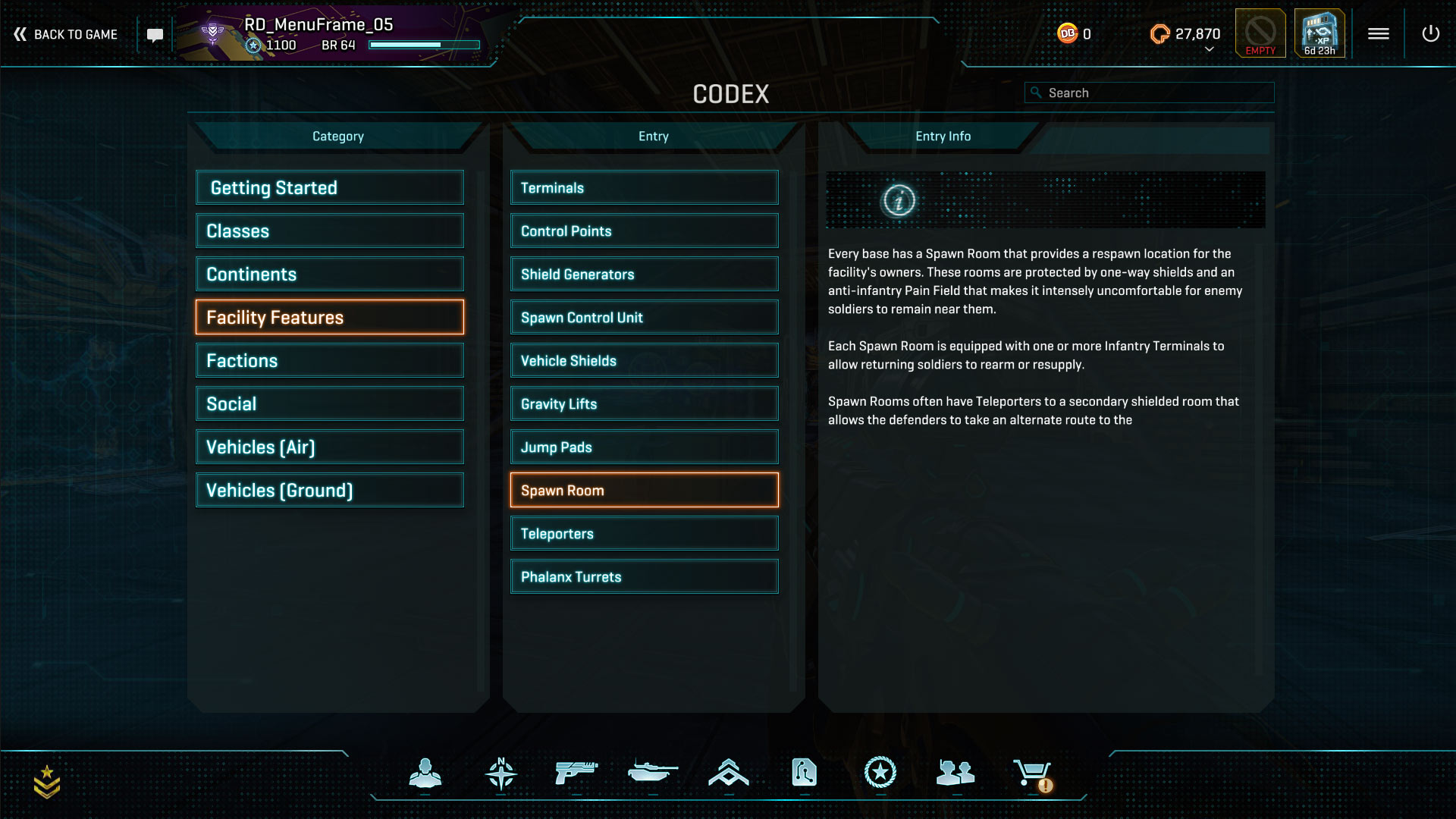The height and width of the screenshot is (819, 1456).
Task: Open the shopping cart depot
Action: click(1032, 773)
